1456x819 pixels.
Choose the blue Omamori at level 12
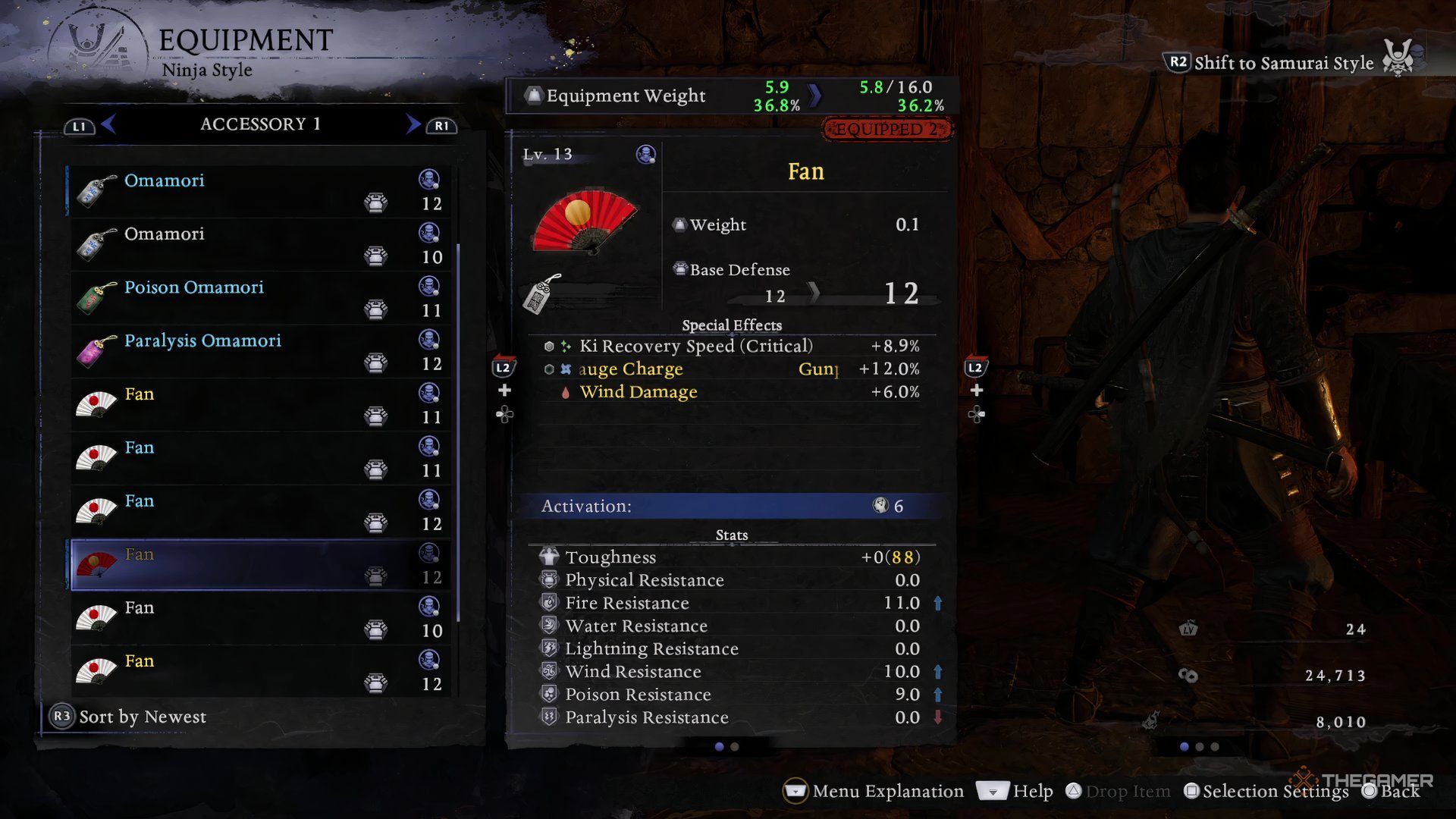[x=258, y=191]
